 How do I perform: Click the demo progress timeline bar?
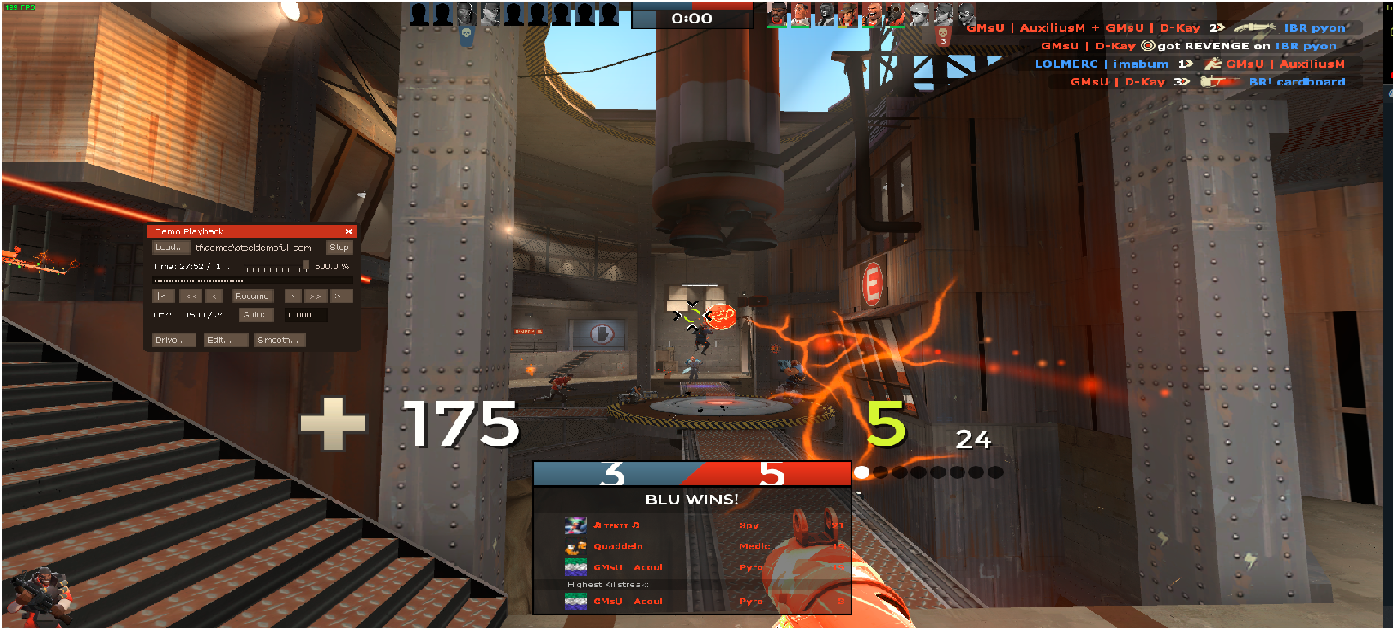coord(250,281)
